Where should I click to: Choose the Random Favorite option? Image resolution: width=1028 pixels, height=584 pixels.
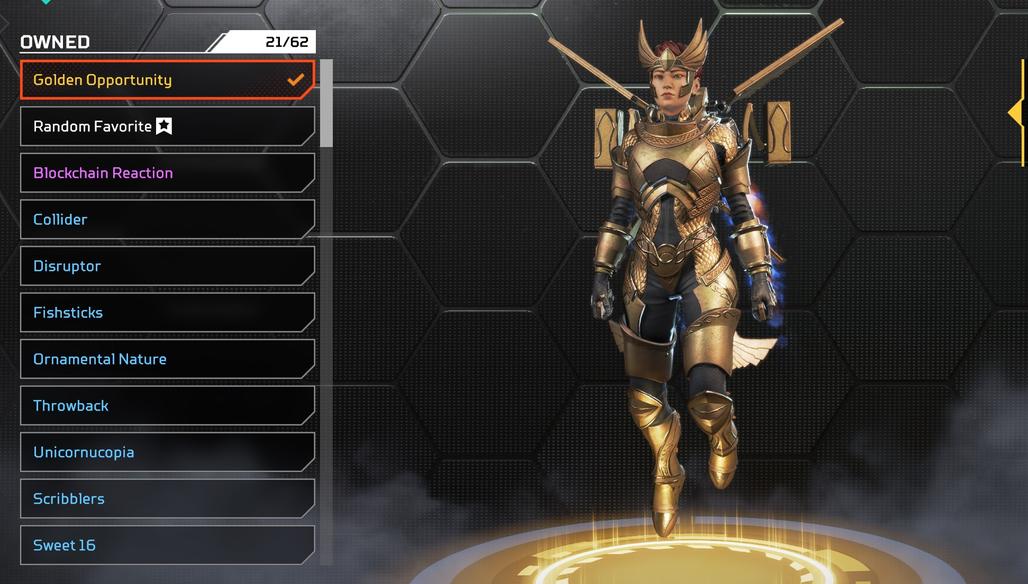167,127
